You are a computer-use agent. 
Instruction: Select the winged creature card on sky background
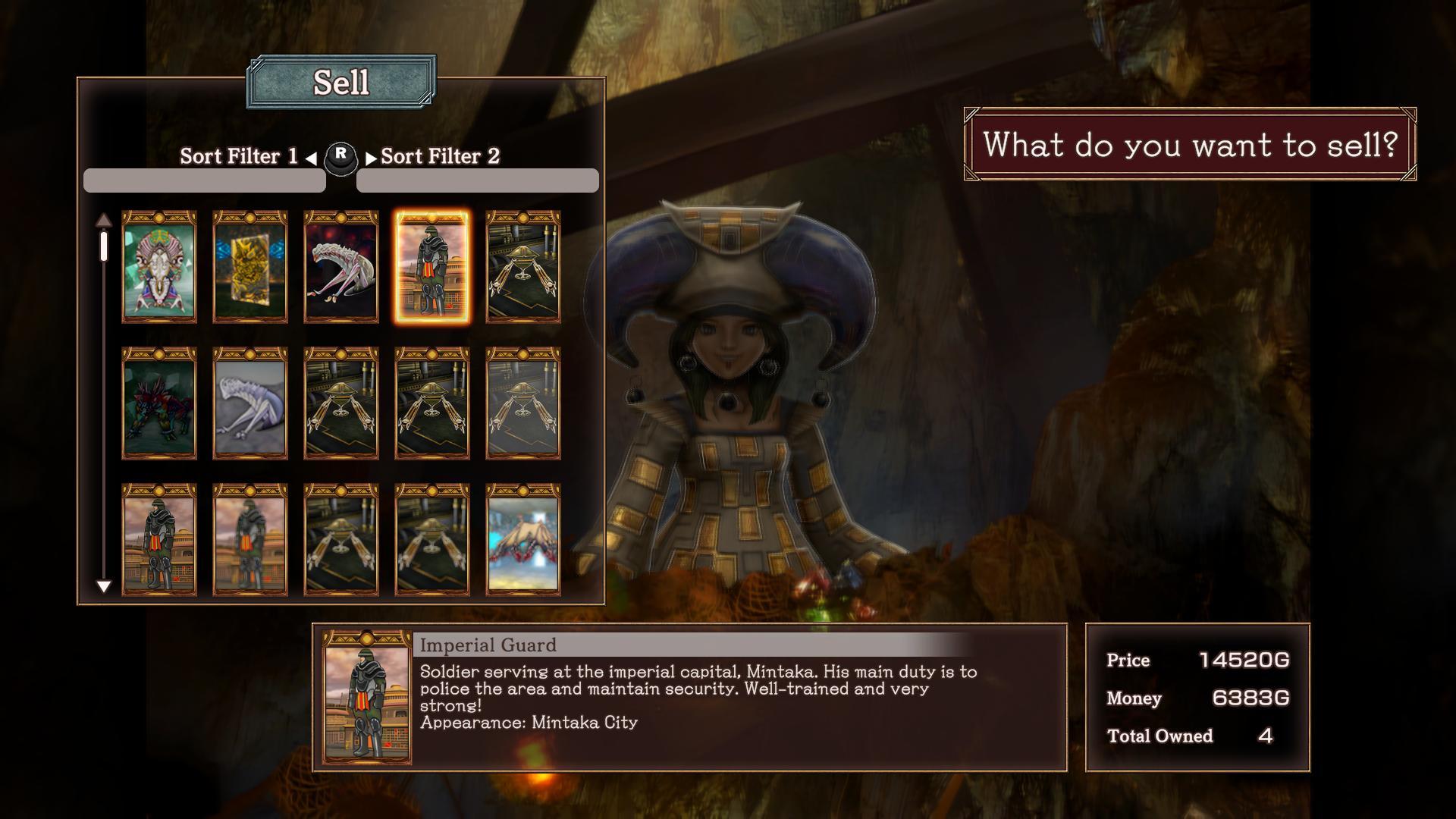tap(523, 540)
